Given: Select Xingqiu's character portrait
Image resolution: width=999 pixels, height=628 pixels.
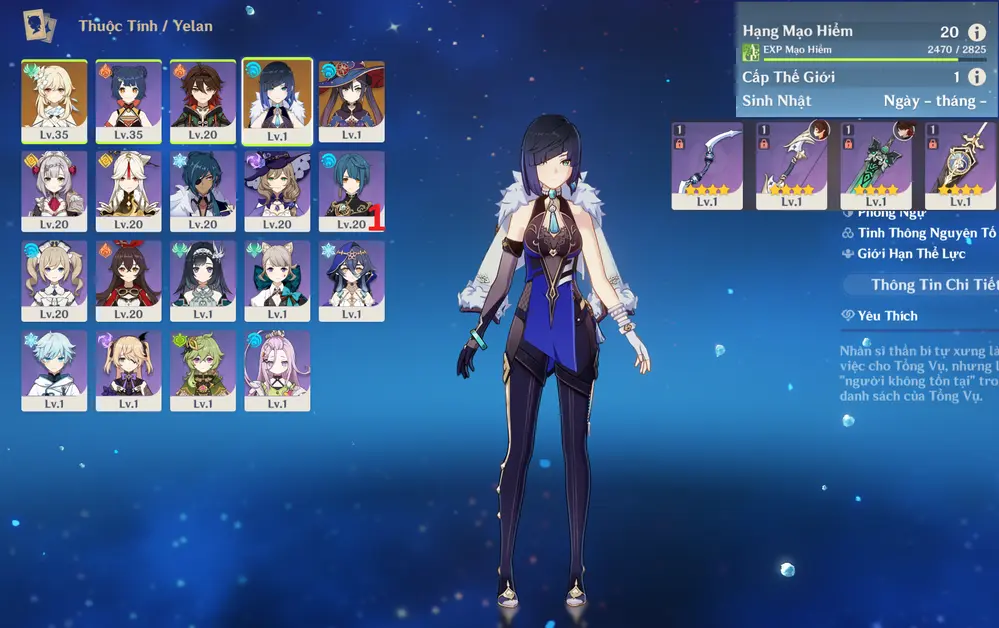Looking at the screenshot, I should point(351,189).
